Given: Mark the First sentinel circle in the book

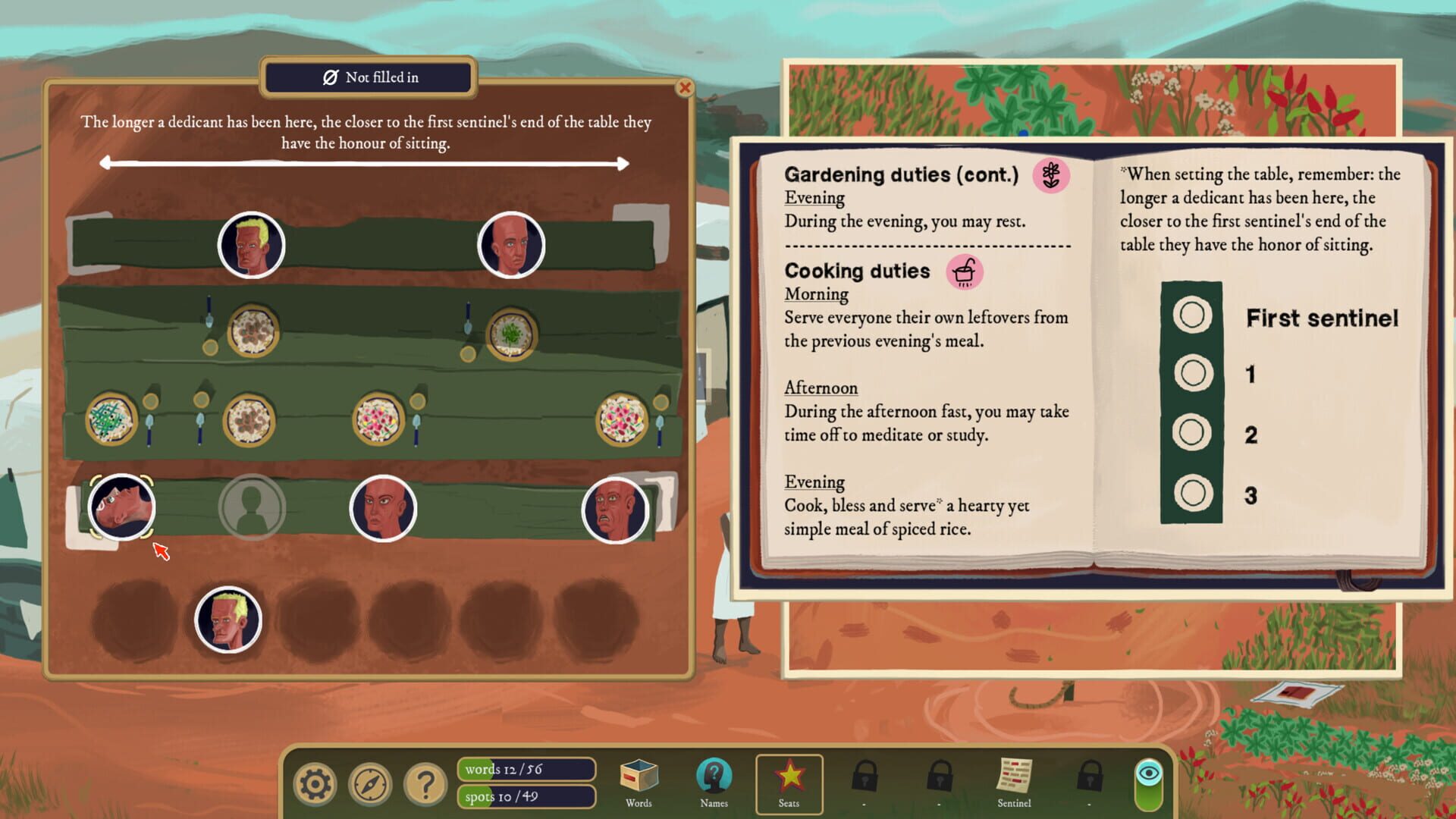Looking at the screenshot, I should 1191,315.
